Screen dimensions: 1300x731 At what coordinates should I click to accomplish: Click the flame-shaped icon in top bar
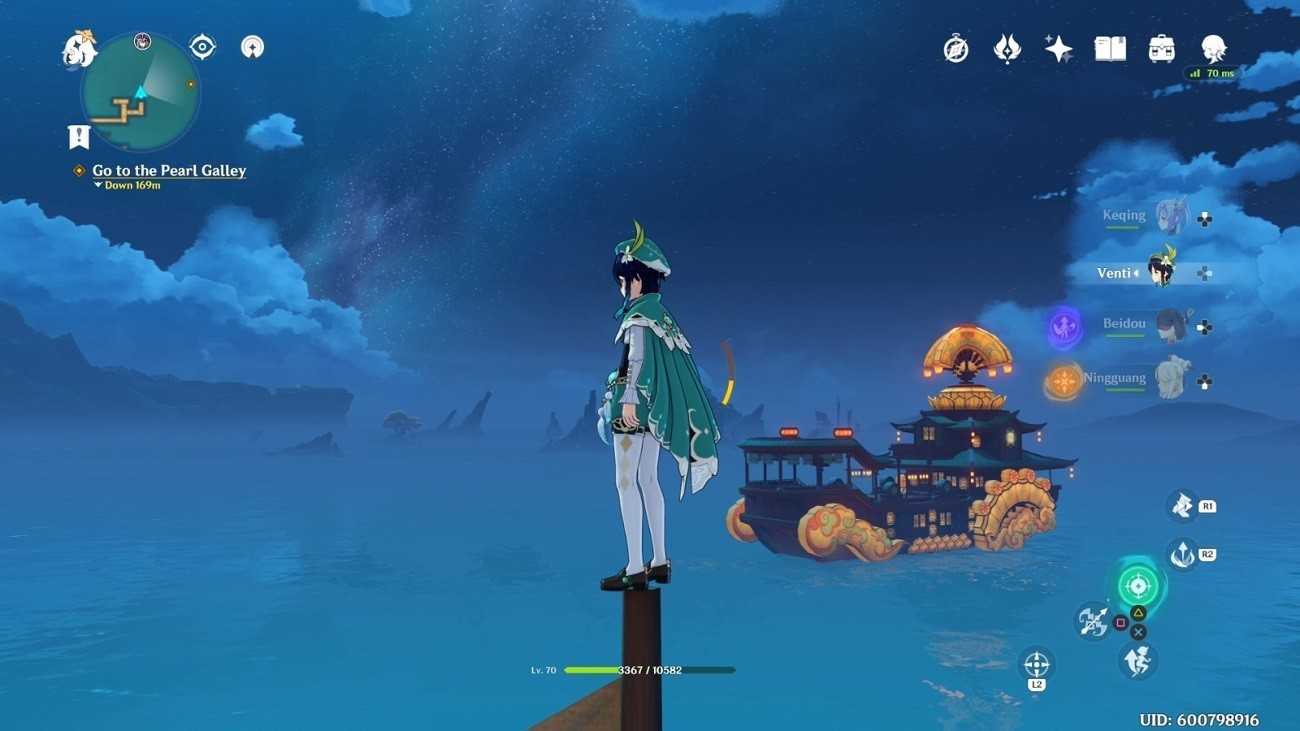click(1007, 49)
